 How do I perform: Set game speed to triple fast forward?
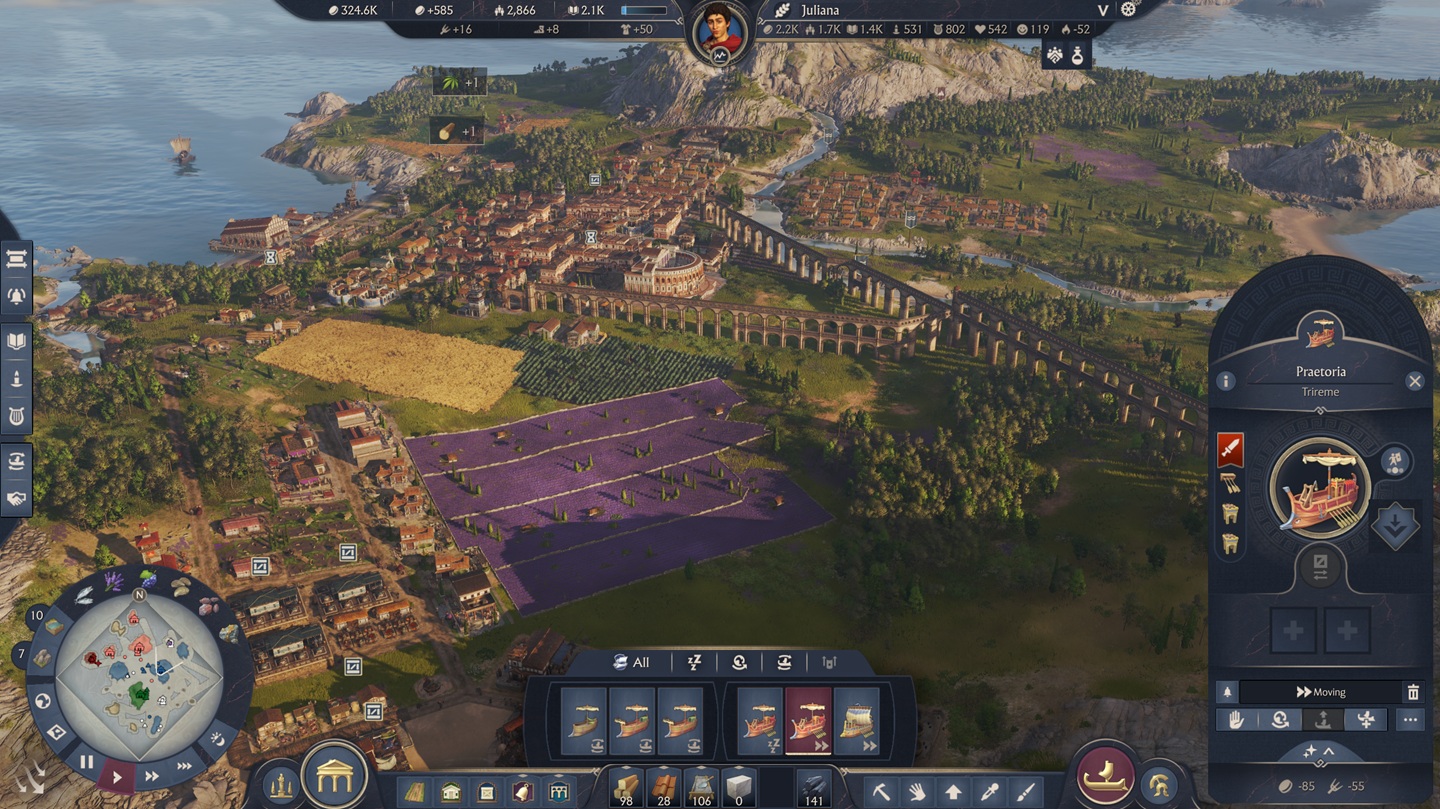point(185,767)
